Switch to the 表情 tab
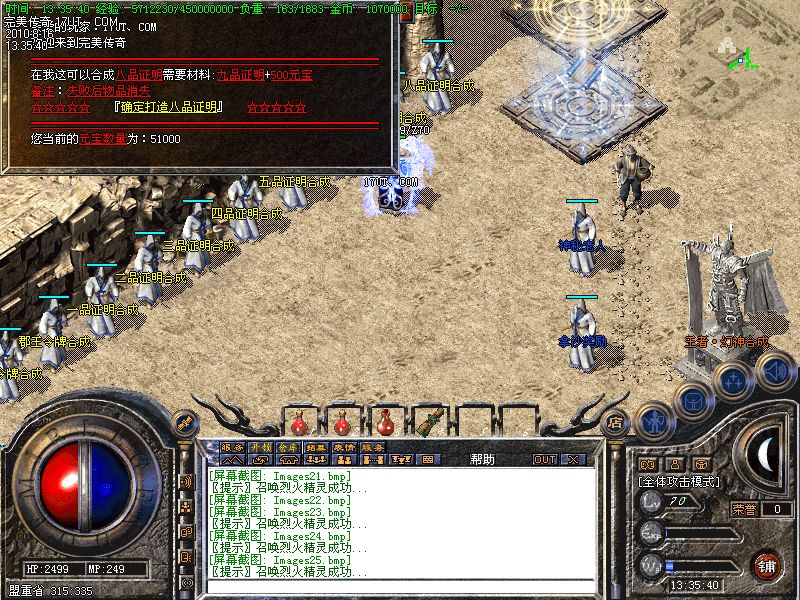 point(345,446)
